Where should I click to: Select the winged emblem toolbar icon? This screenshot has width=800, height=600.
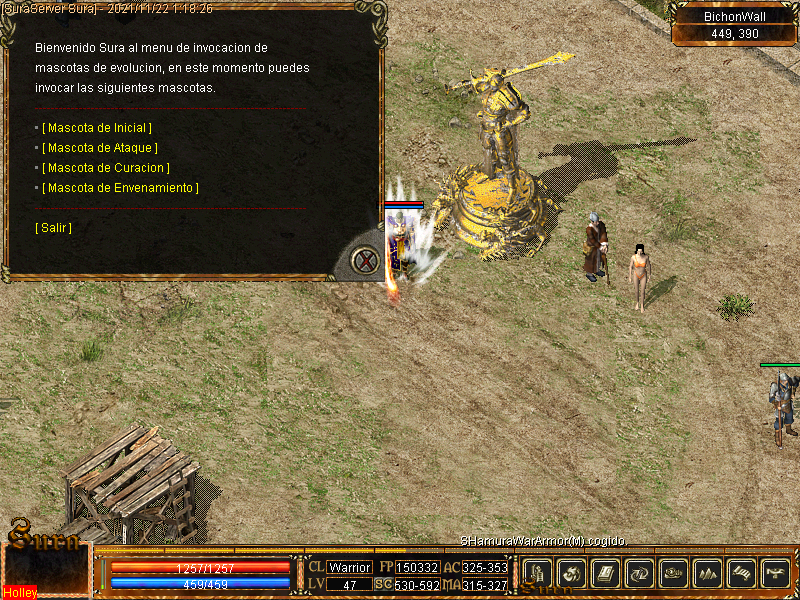point(776,573)
